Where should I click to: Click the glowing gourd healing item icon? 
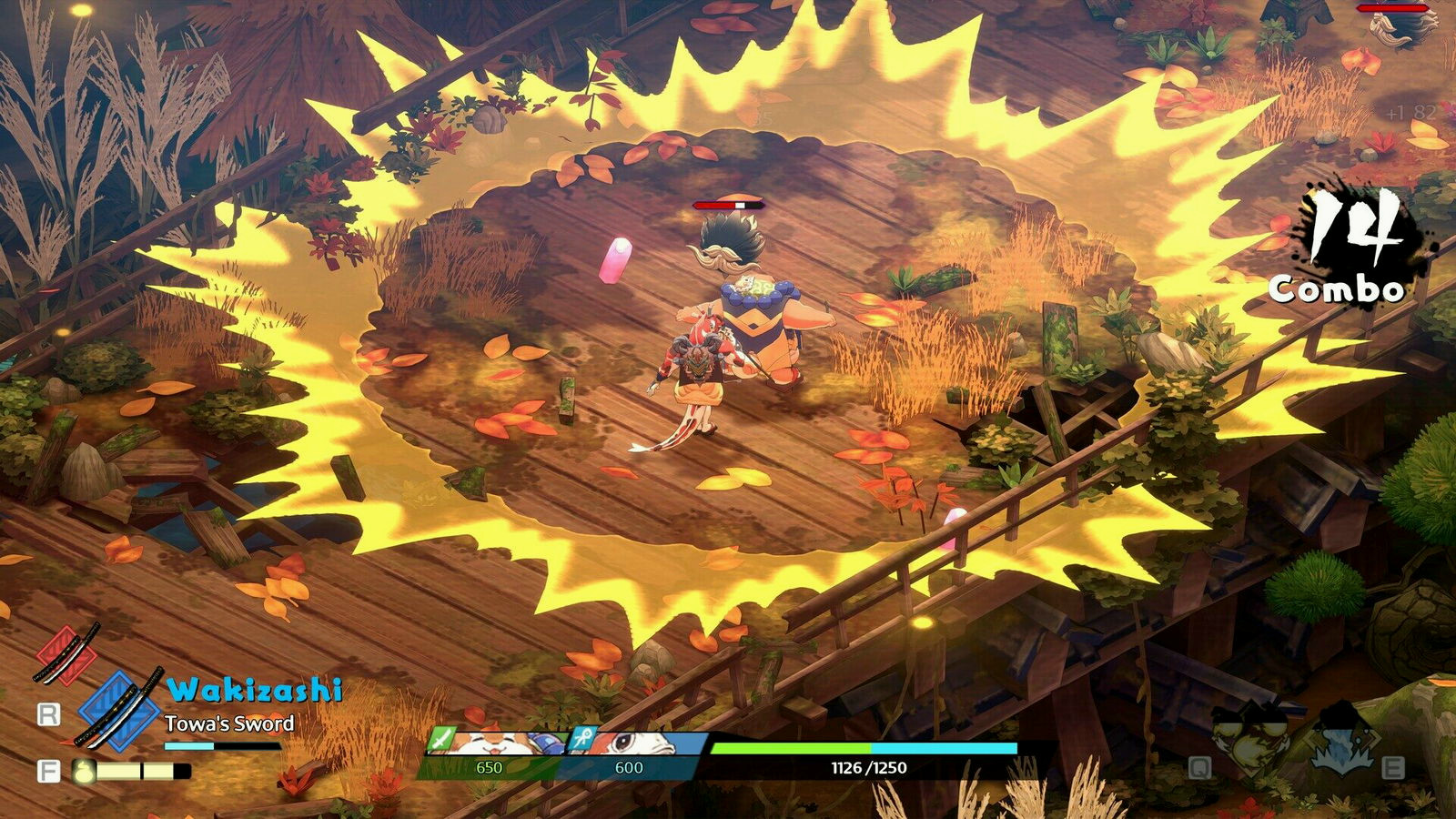click(82, 771)
